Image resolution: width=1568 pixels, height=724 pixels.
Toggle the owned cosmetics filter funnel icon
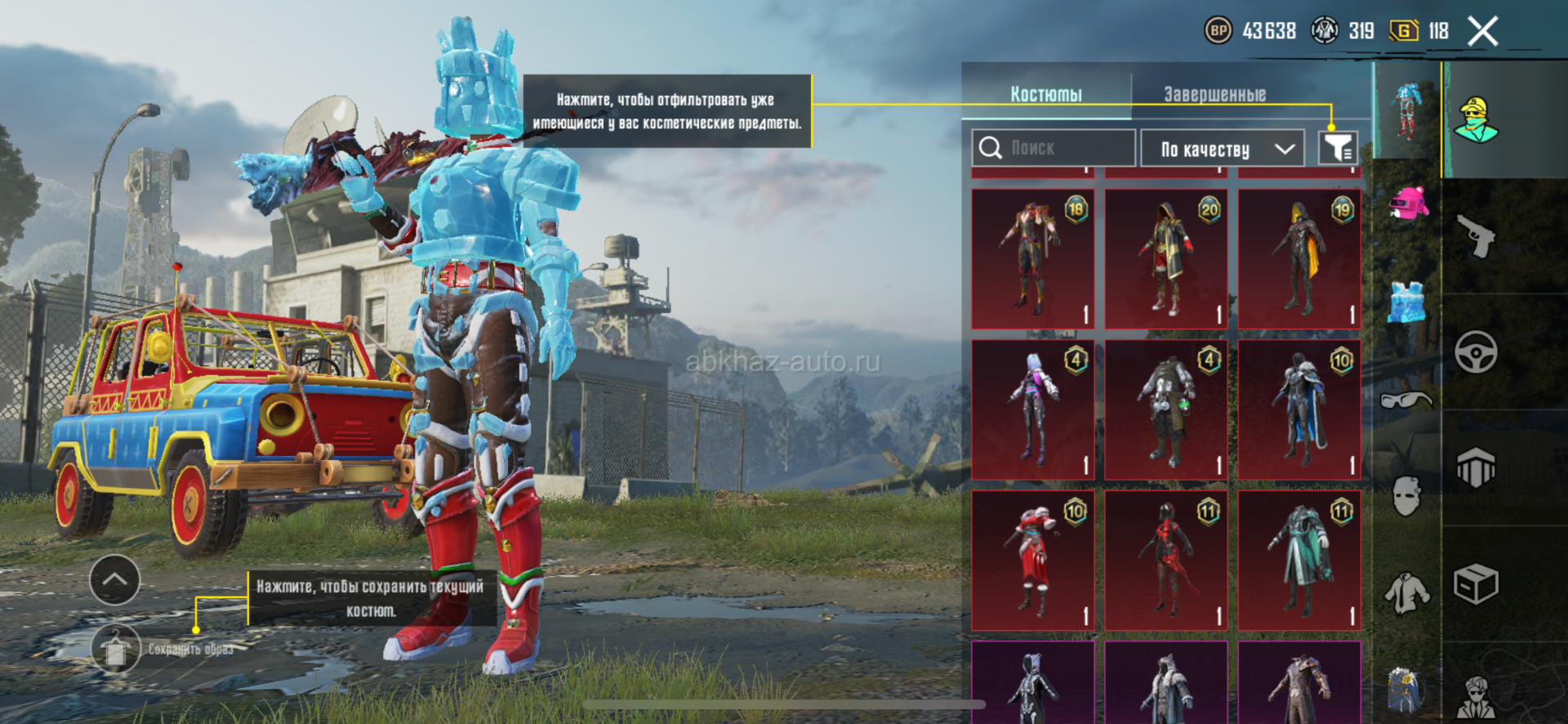coord(1338,148)
